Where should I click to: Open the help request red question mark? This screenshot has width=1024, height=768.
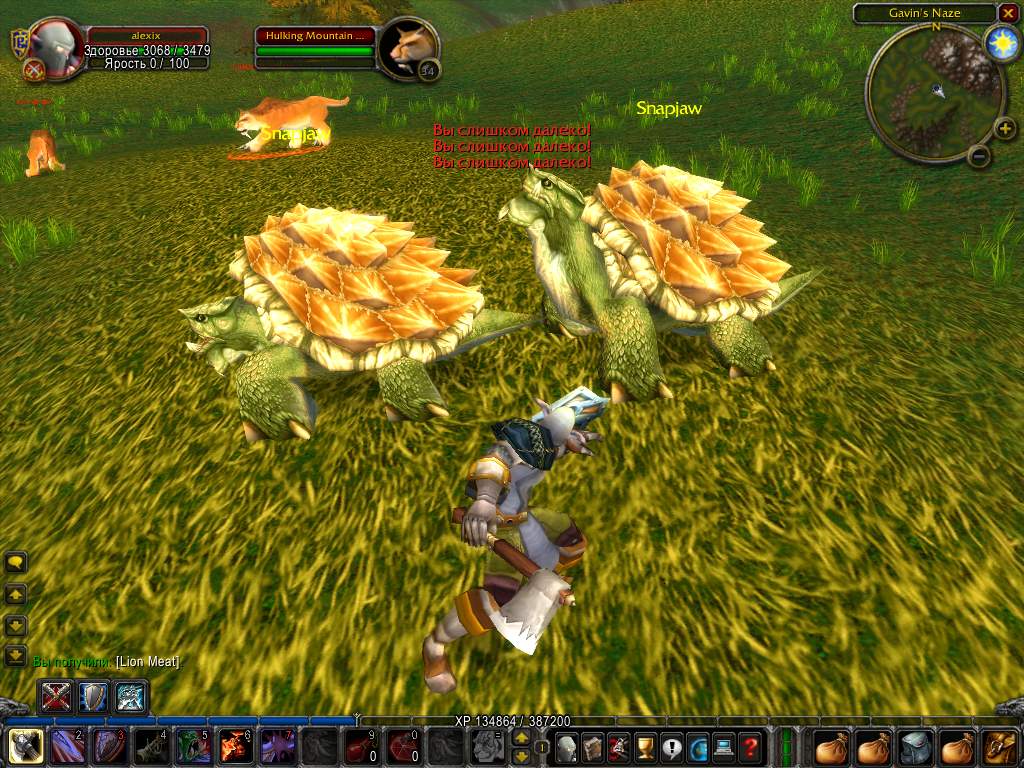point(749,746)
